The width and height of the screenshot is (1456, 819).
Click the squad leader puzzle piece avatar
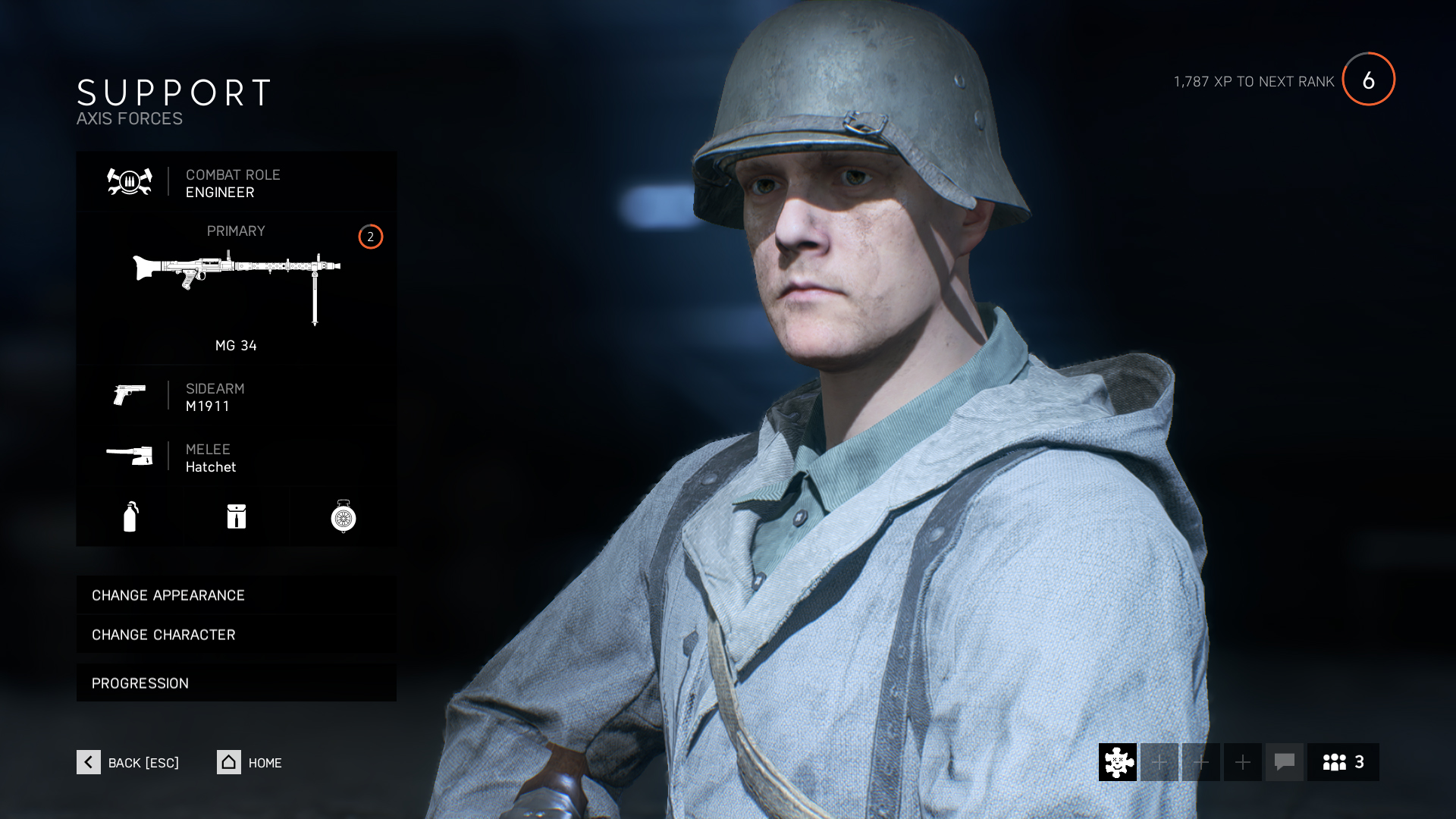tap(1116, 762)
